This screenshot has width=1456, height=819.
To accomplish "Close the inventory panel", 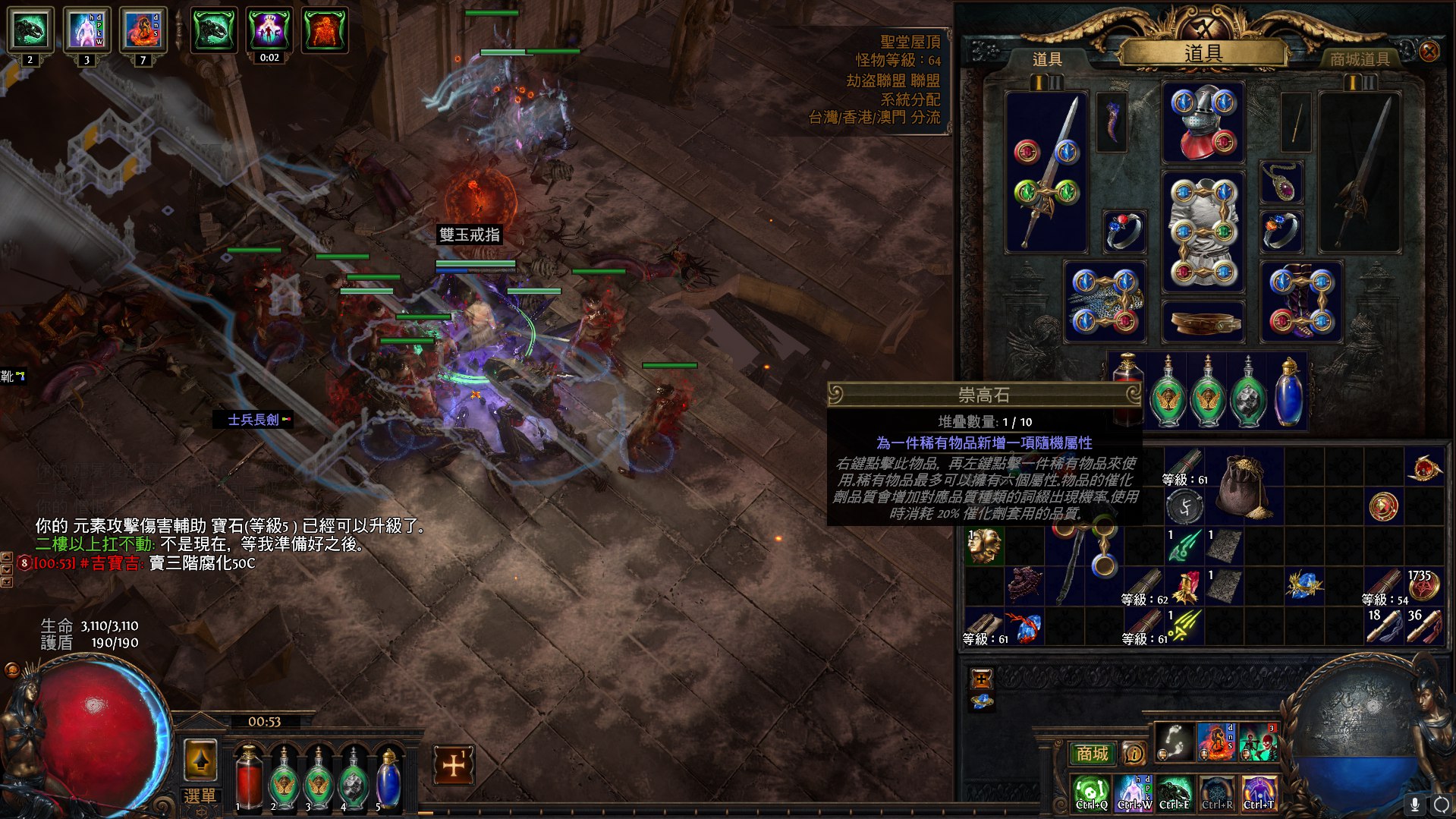I will [x=1429, y=52].
